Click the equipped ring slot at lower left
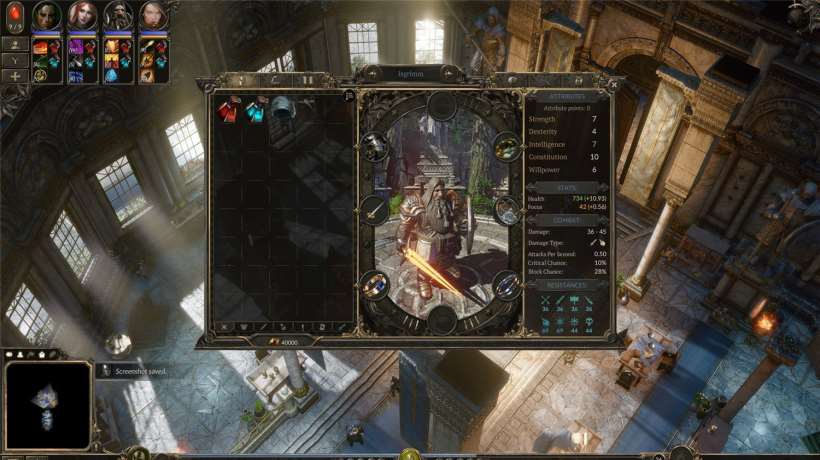 pyautogui.click(x=375, y=284)
